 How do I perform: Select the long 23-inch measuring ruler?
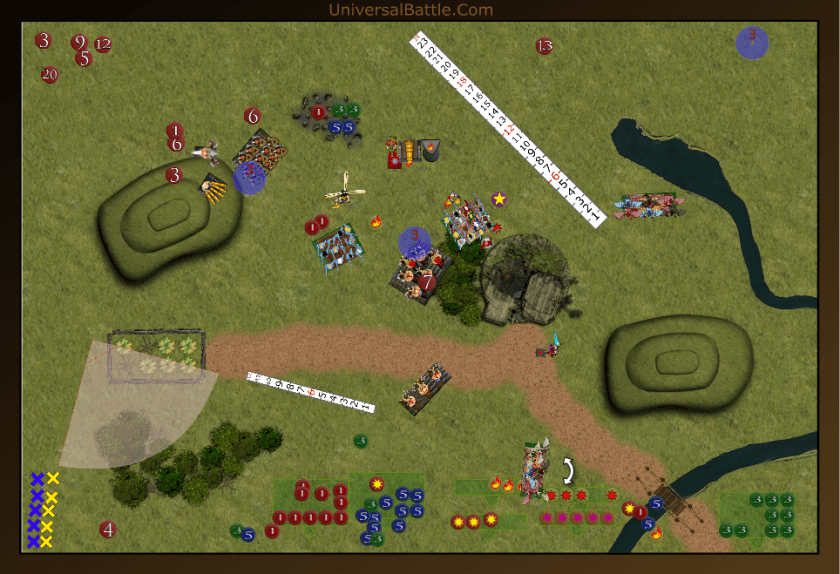click(508, 129)
